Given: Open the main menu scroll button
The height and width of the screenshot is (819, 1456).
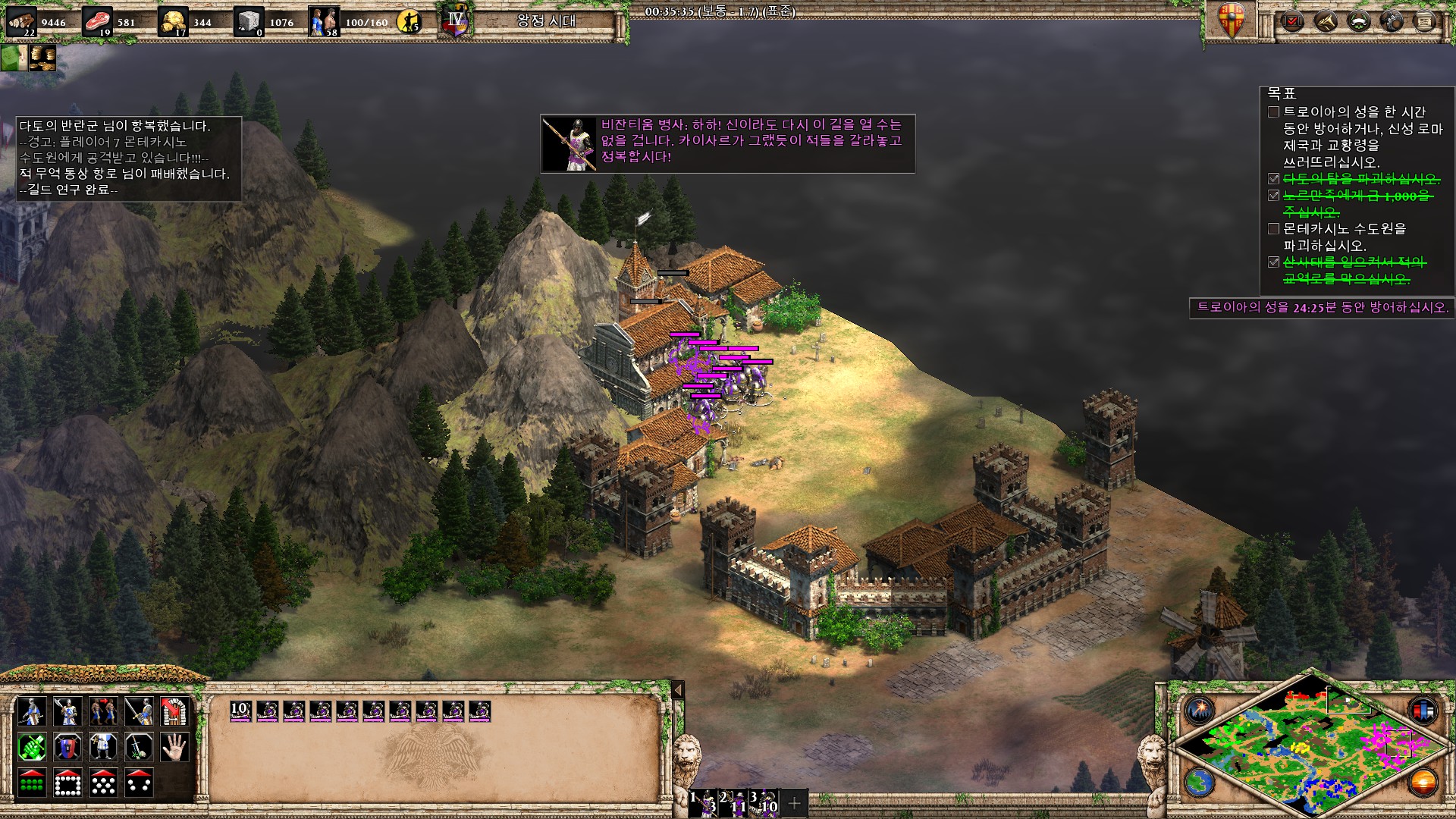Looking at the screenshot, I should (x=1425, y=21).
